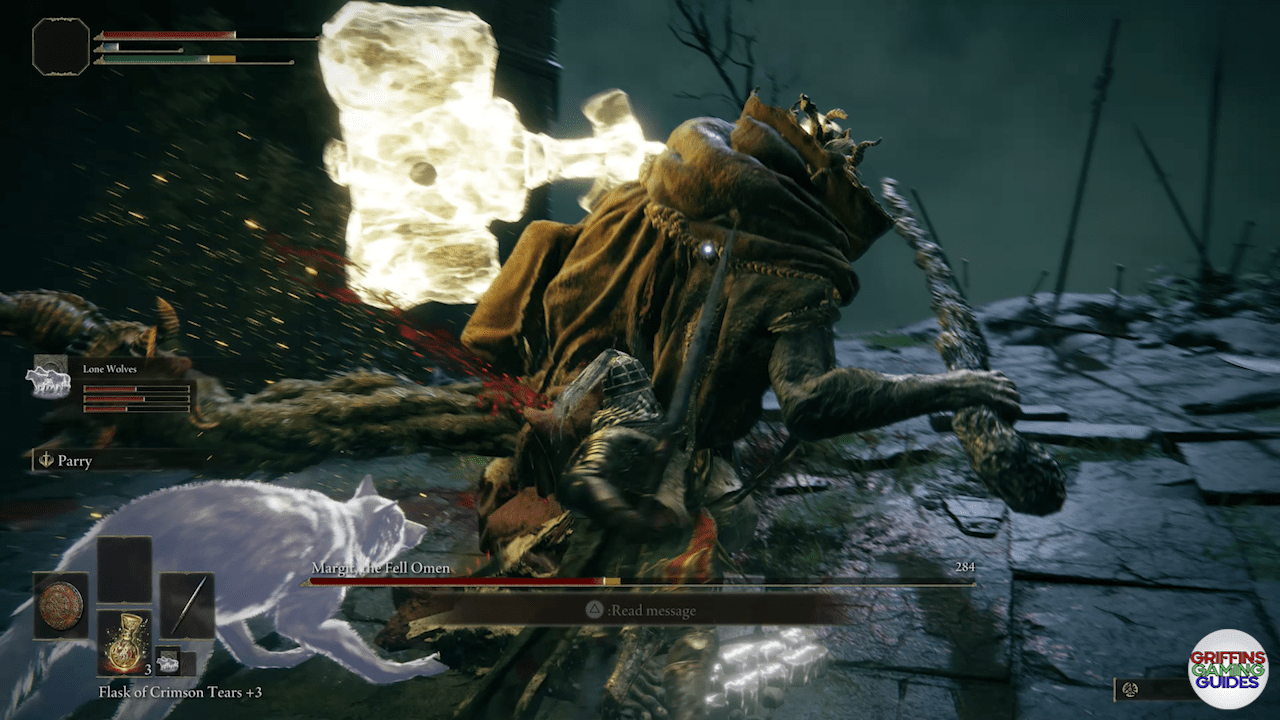The image size is (1280, 720).
Task: Select the small Lone Wolves ashes pouch icon
Action: pyautogui.click(x=167, y=660)
